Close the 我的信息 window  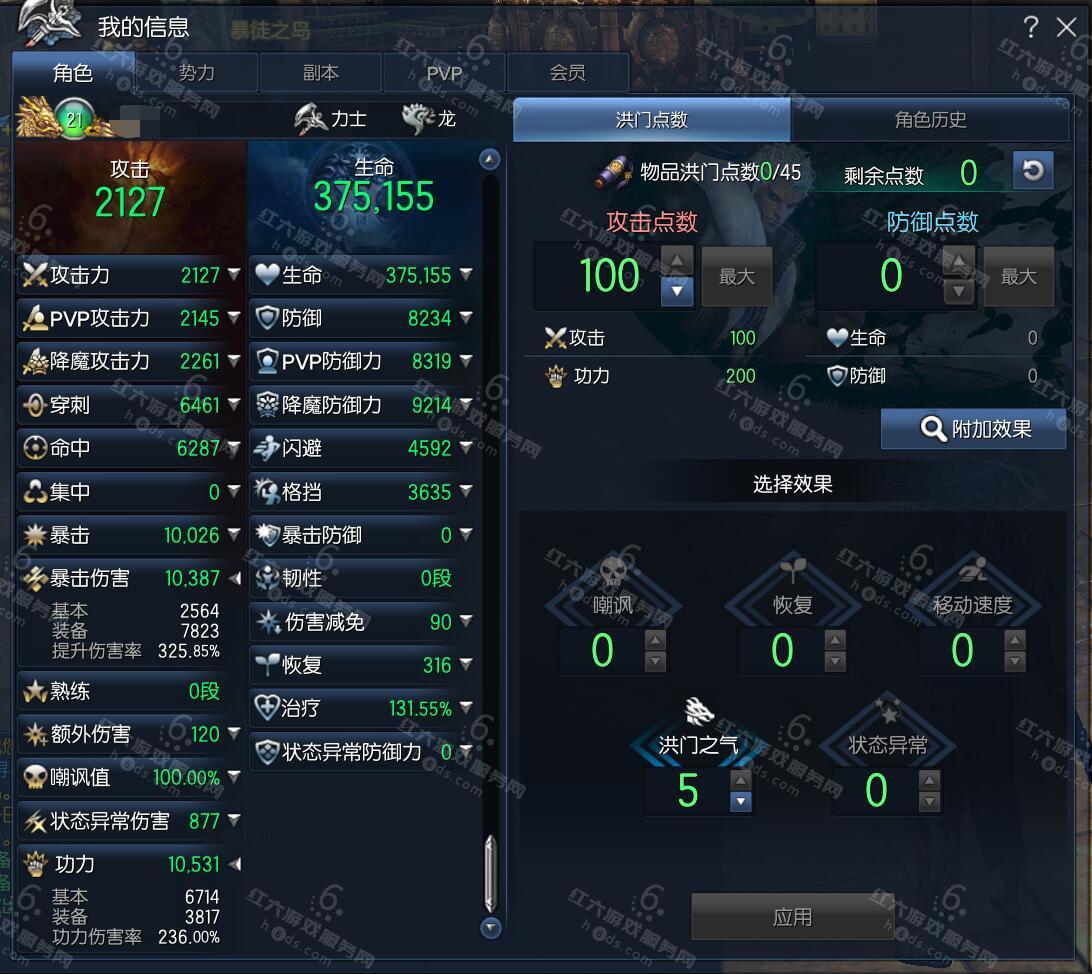coord(1066,27)
